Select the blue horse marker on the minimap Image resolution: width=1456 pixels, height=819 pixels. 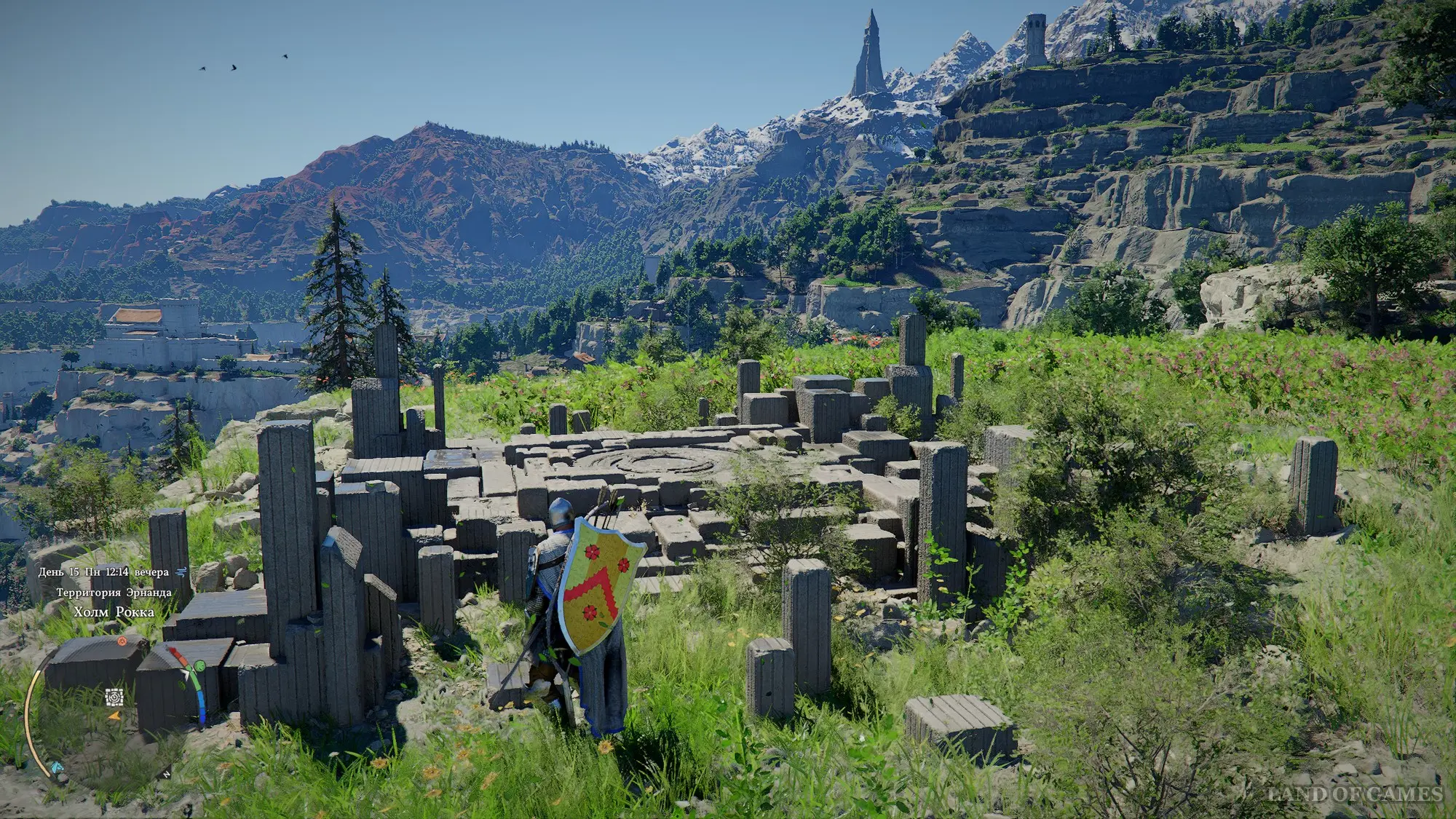[x=57, y=767]
